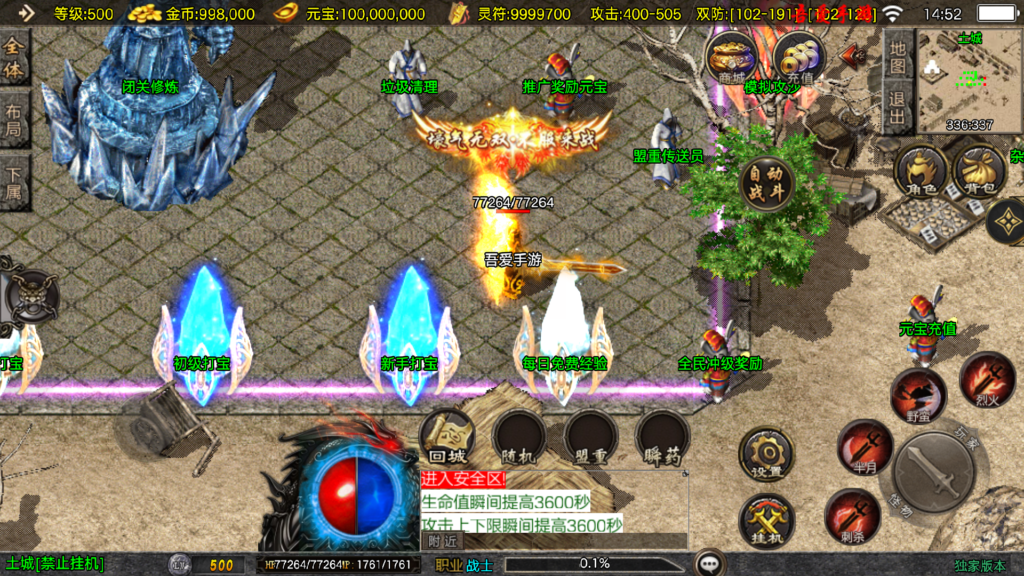Use the 回城 return-to-town scroll
1024x576 pixels.
pyautogui.click(x=447, y=437)
